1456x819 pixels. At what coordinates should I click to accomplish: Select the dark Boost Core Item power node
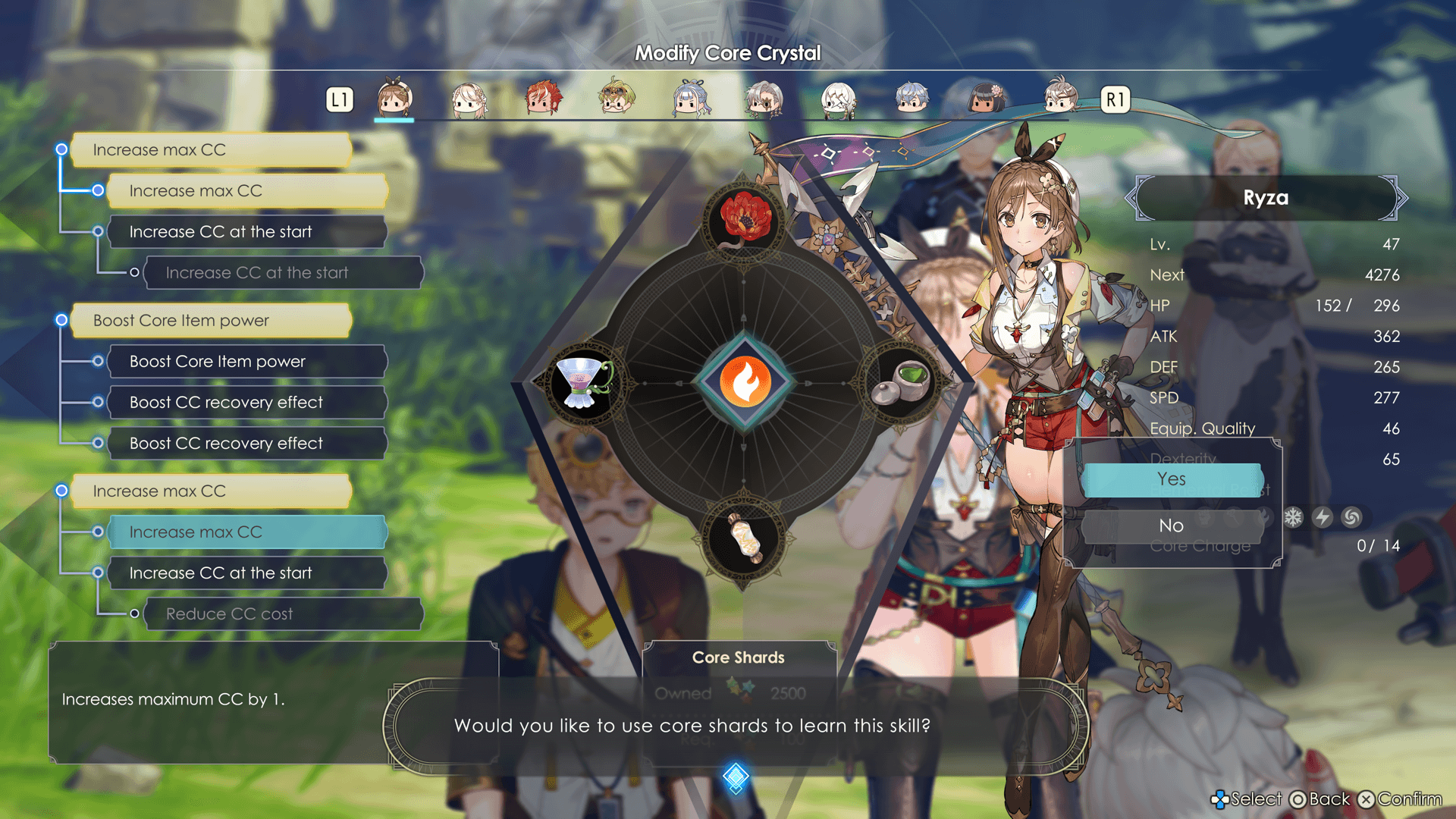(x=247, y=362)
